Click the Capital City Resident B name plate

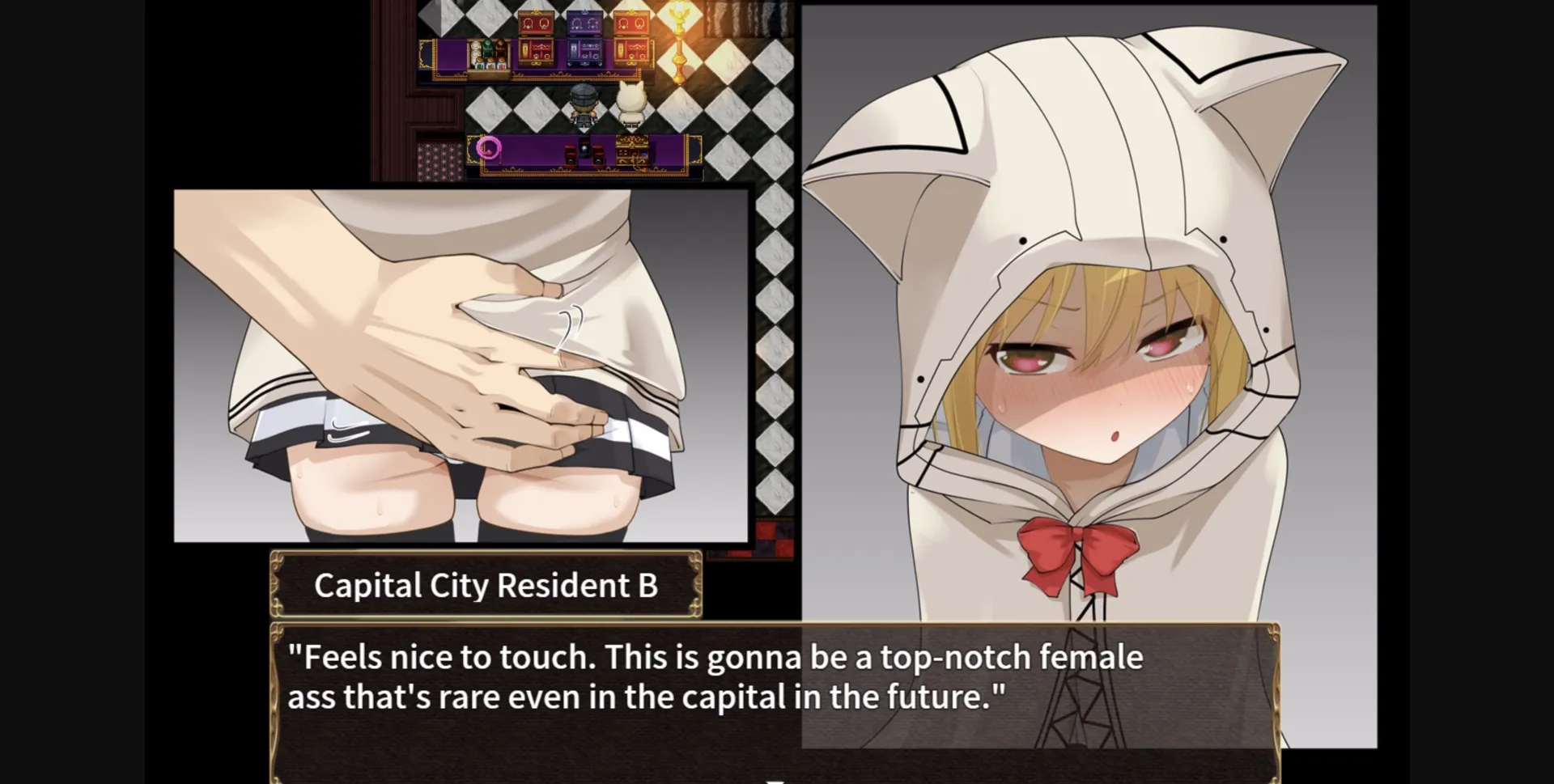(x=486, y=584)
